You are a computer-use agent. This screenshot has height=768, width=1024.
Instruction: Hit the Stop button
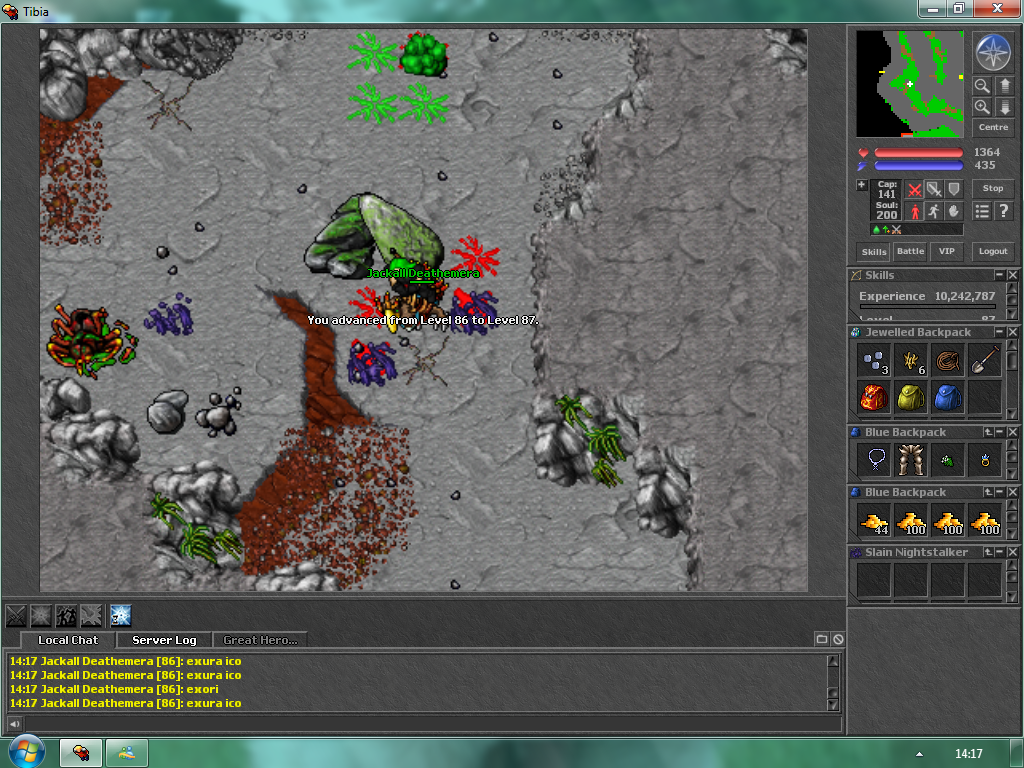click(x=993, y=188)
